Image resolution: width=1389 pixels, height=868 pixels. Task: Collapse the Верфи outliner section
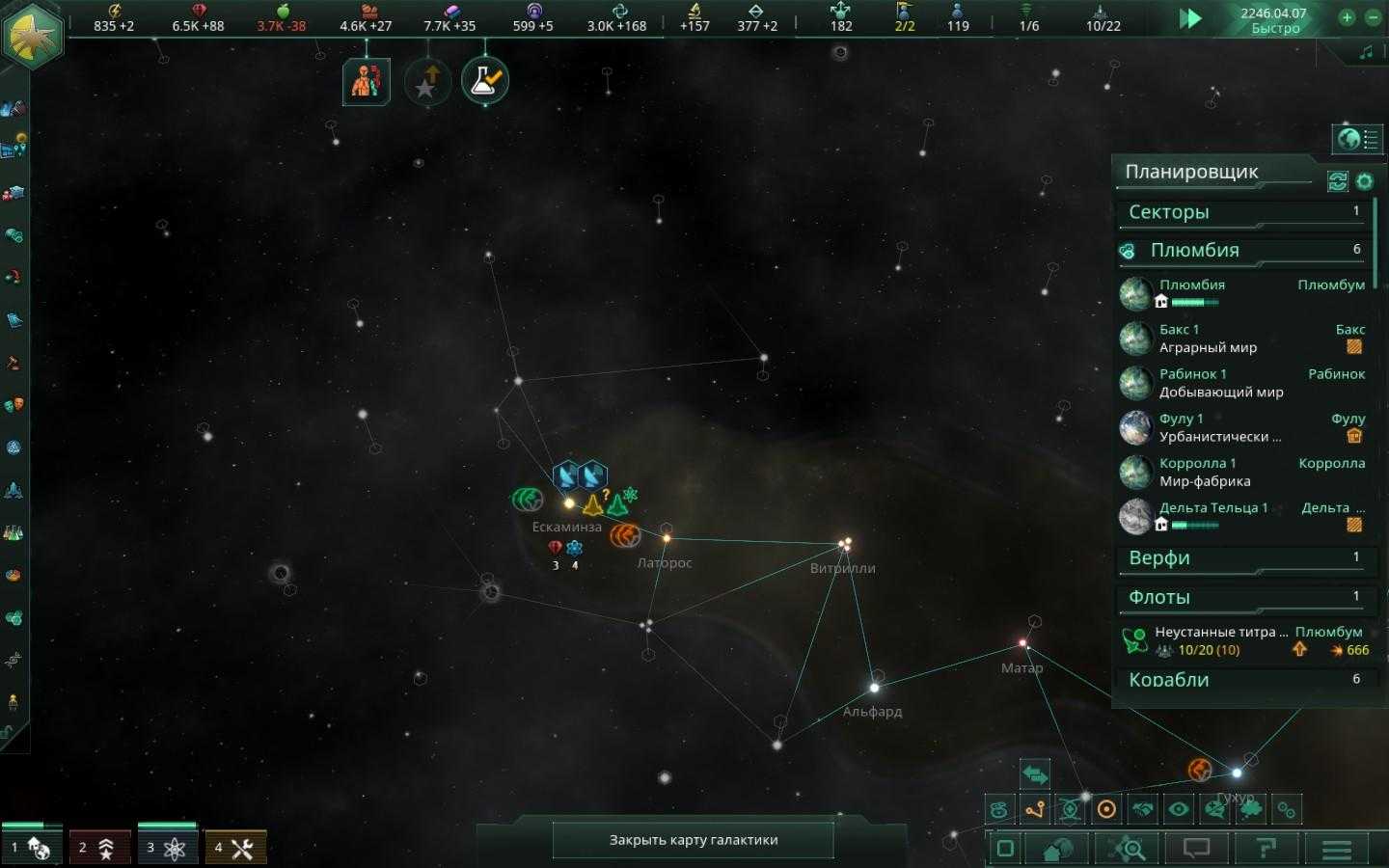click(1244, 558)
